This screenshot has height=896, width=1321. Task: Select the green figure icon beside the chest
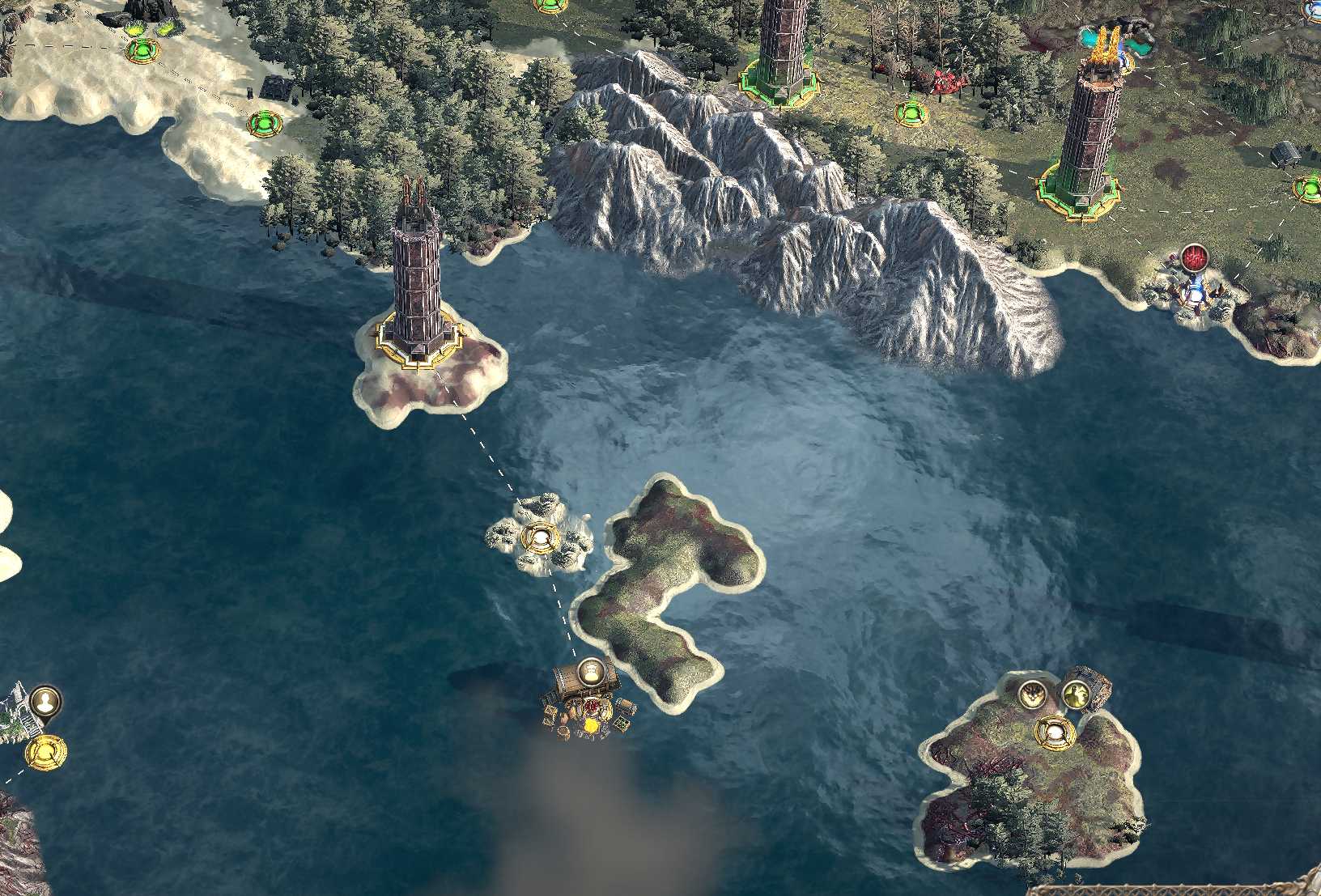point(1074,694)
